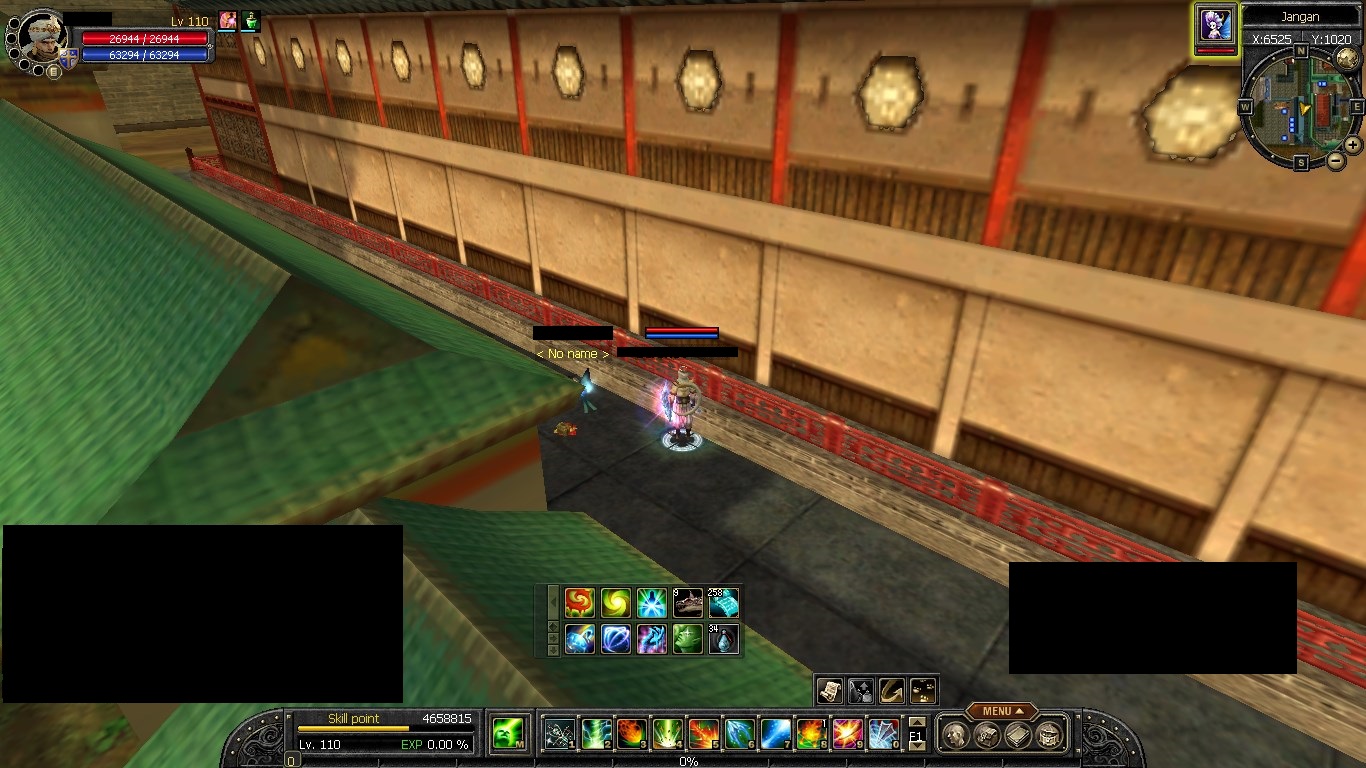Use the fire burst skill in slot 5
This screenshot has height=768, width=1366.
tap(703, 734)
